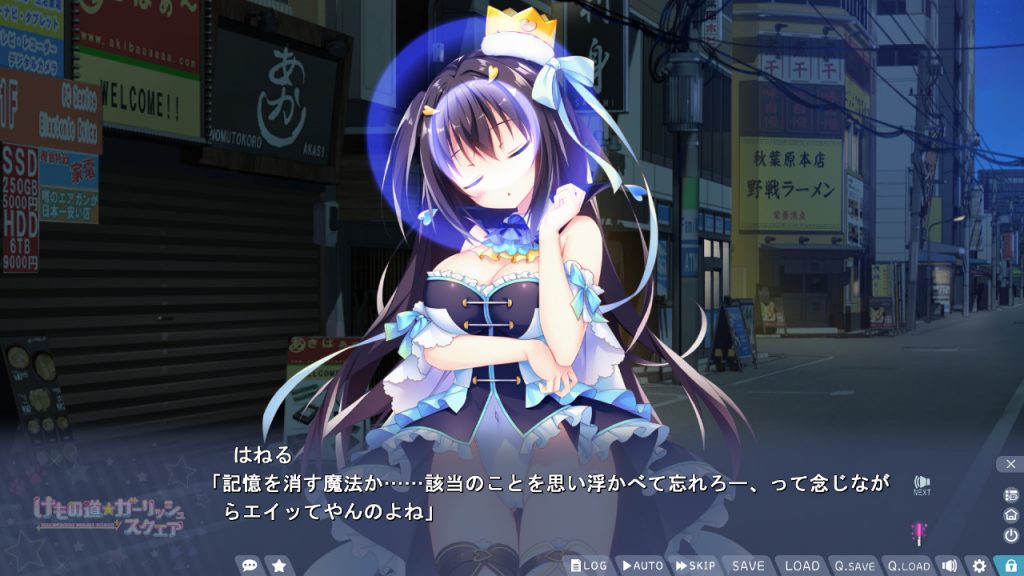Click the star favorite icon
Image resolution: width=1024 pixels, height=576 pixels.
pos(279,566)
